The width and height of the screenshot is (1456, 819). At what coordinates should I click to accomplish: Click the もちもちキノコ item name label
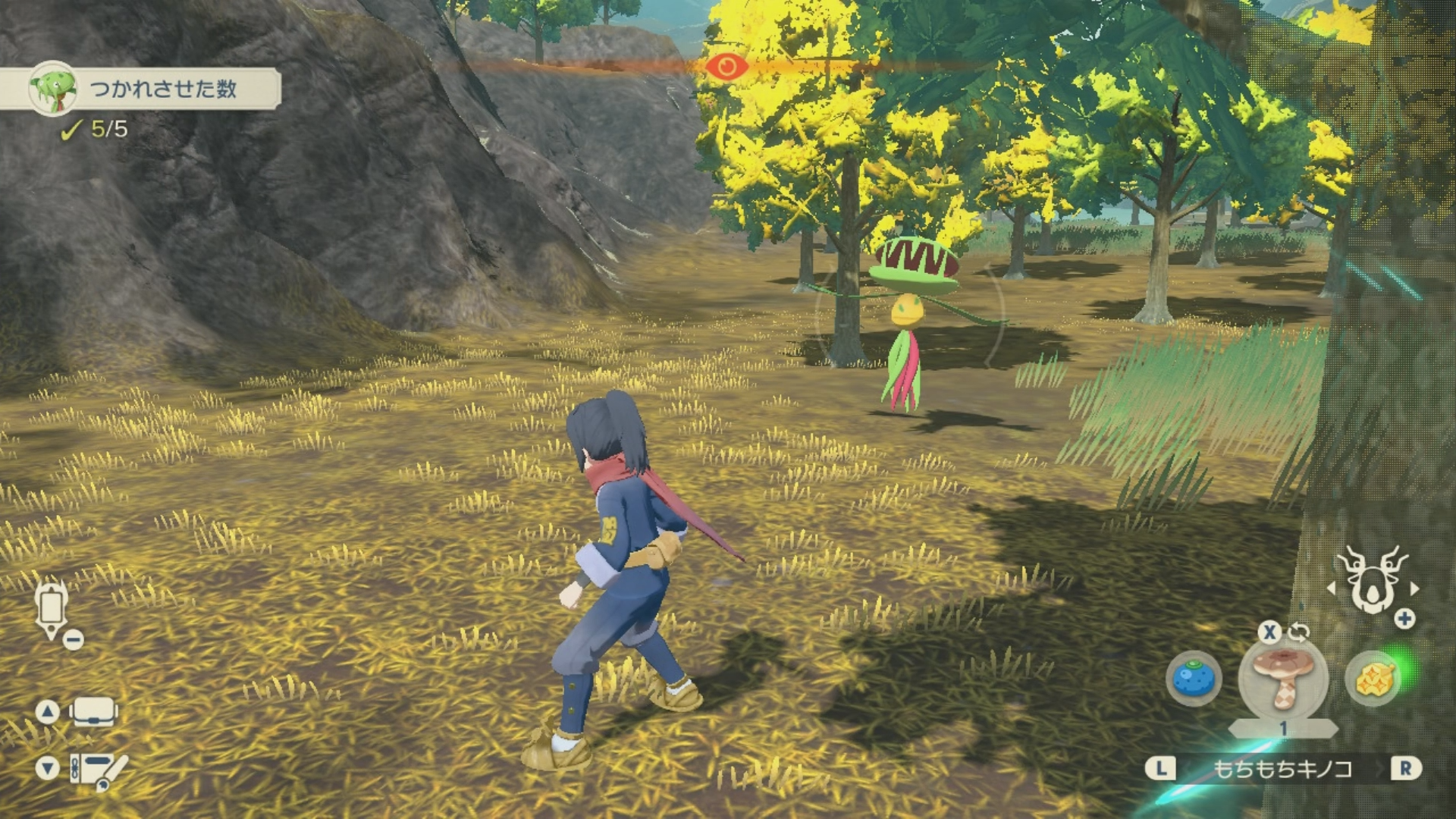[1282, 769]
